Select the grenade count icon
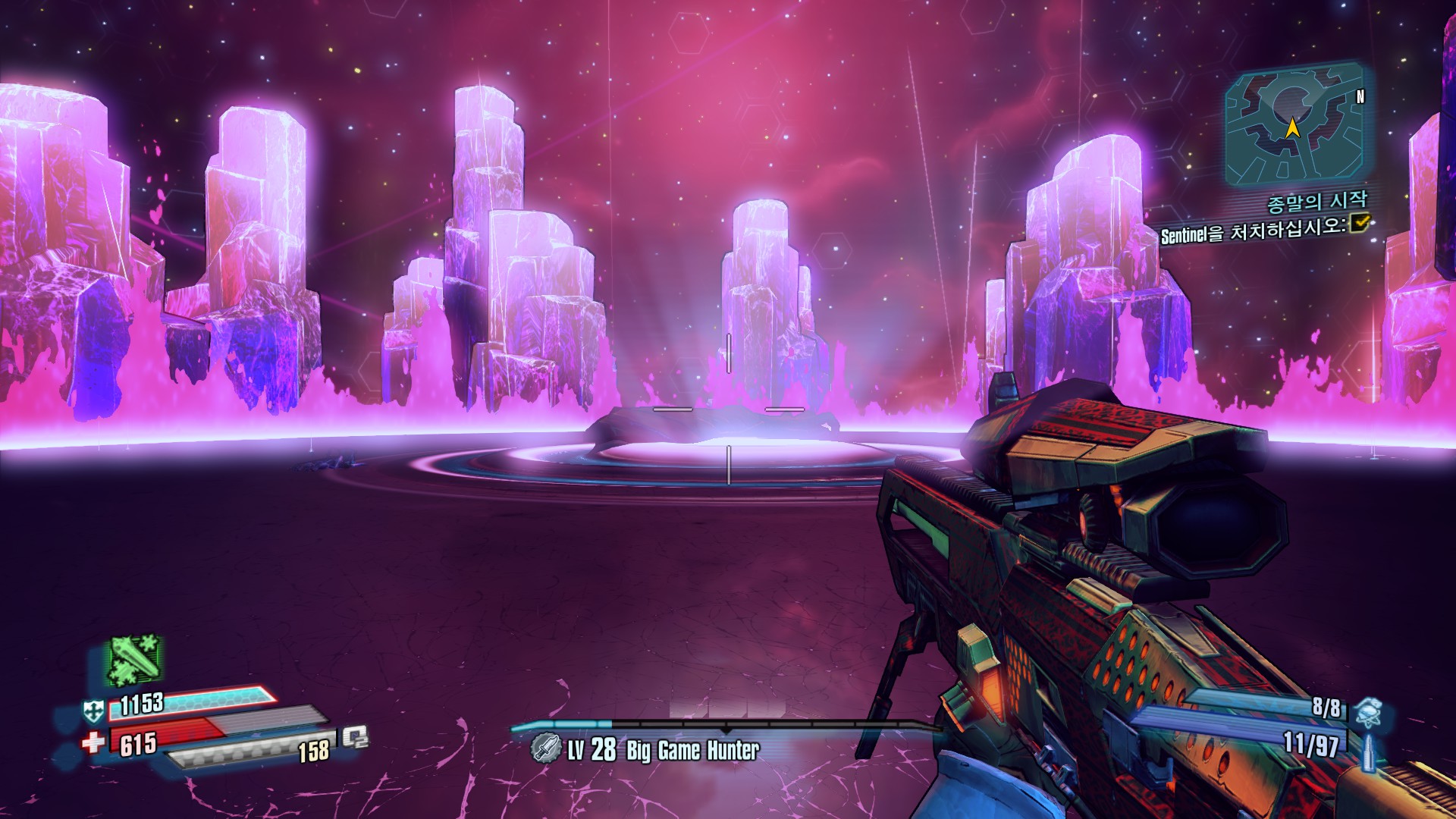 click(x=1368, y=711)
